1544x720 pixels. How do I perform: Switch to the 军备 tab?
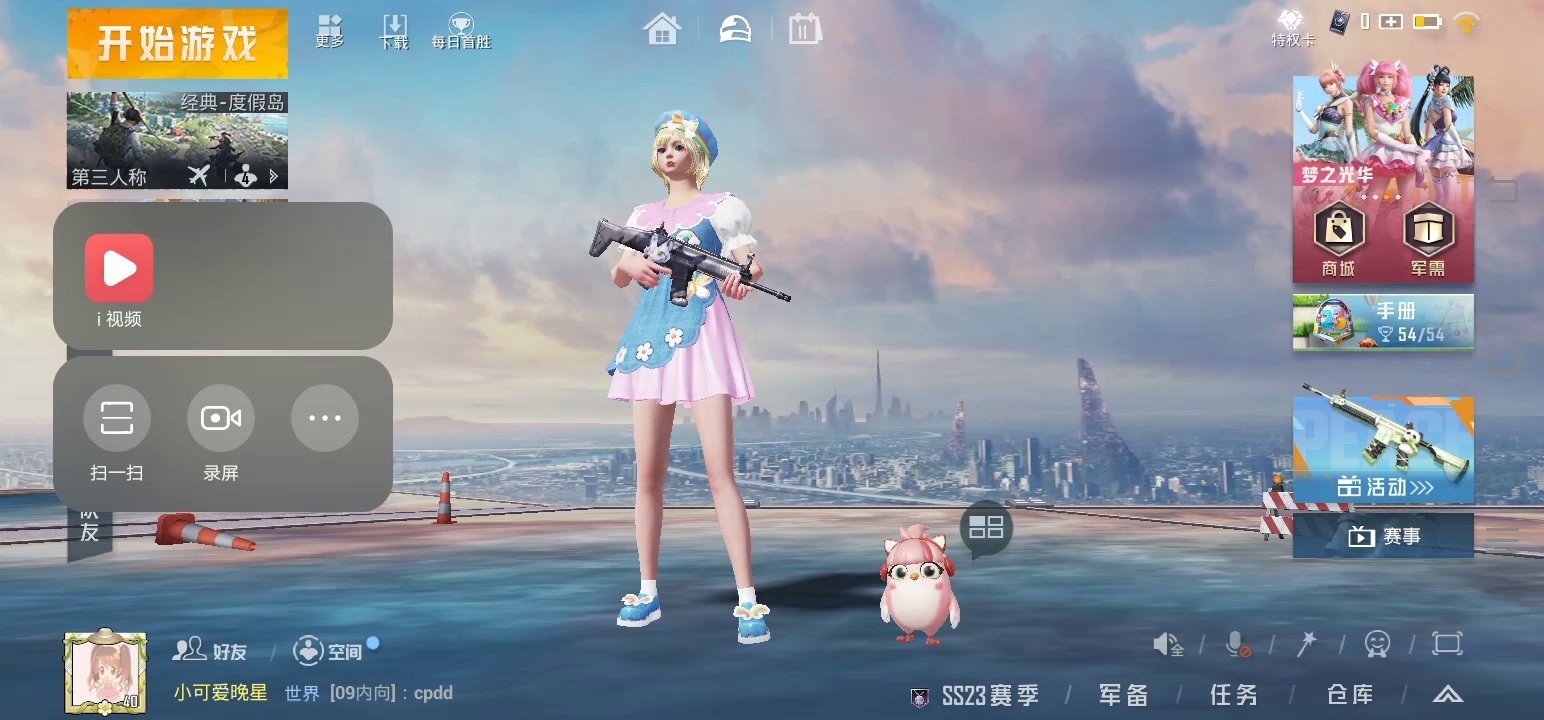pyautogui.click(x=1123, y=696)
